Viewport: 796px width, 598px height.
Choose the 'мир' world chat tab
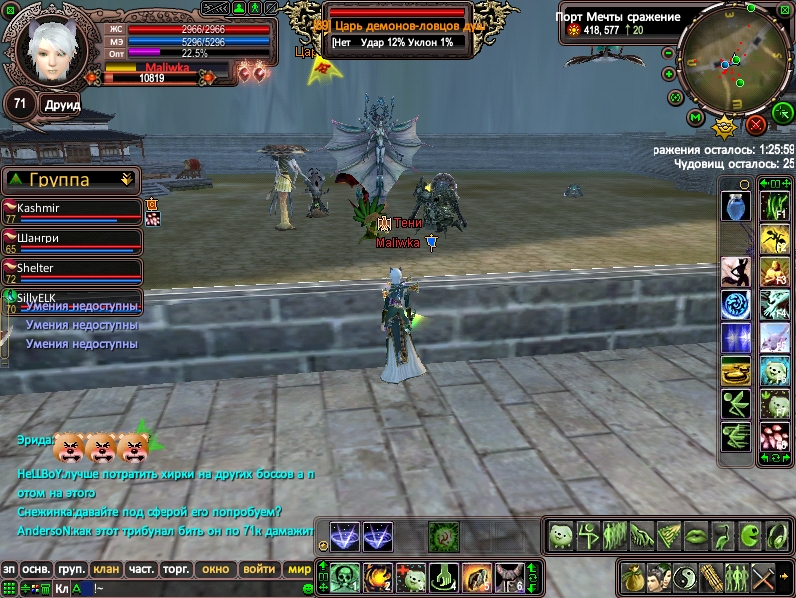(298, 569)
